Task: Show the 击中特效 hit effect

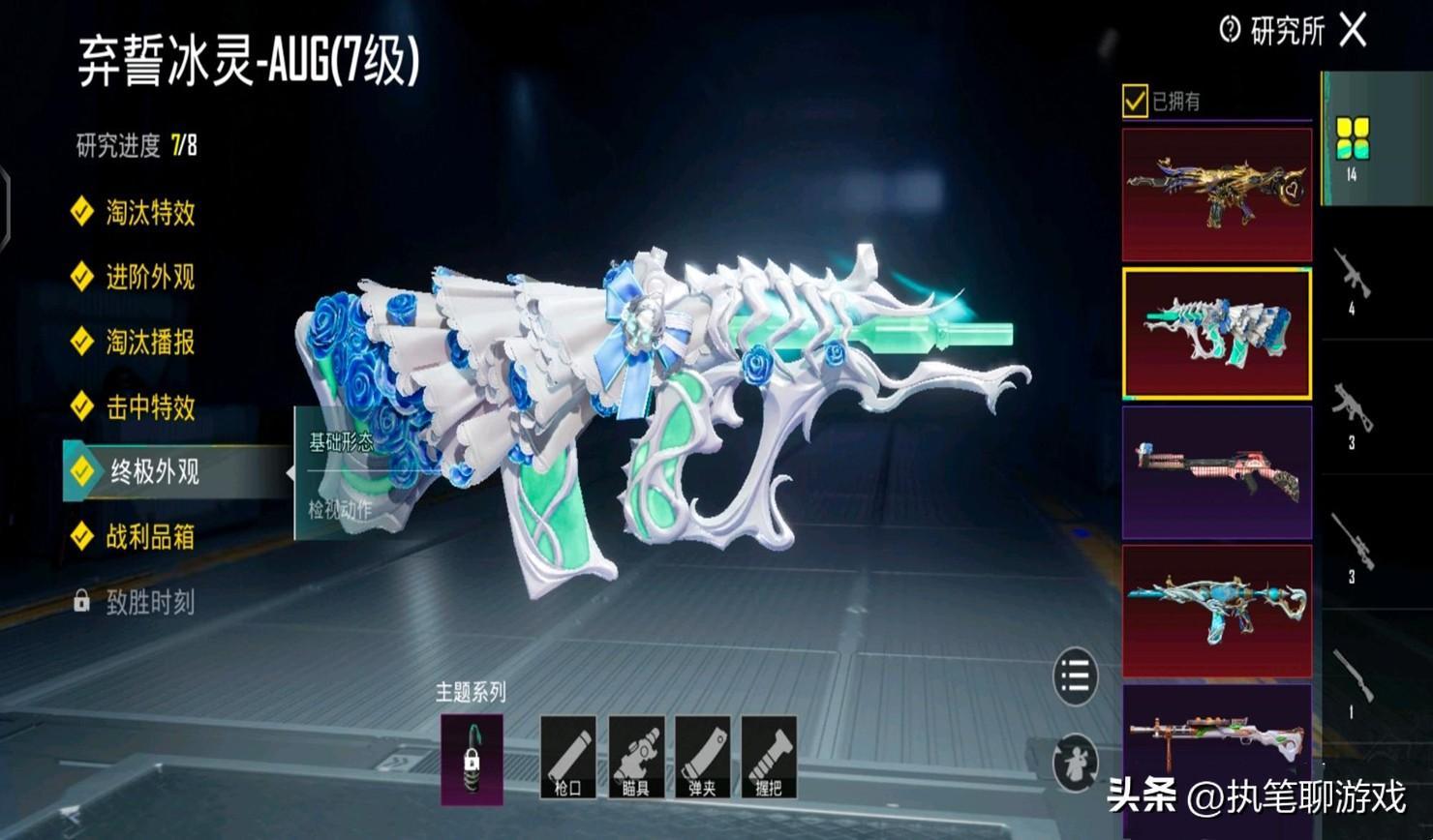Action: point(149,406)
